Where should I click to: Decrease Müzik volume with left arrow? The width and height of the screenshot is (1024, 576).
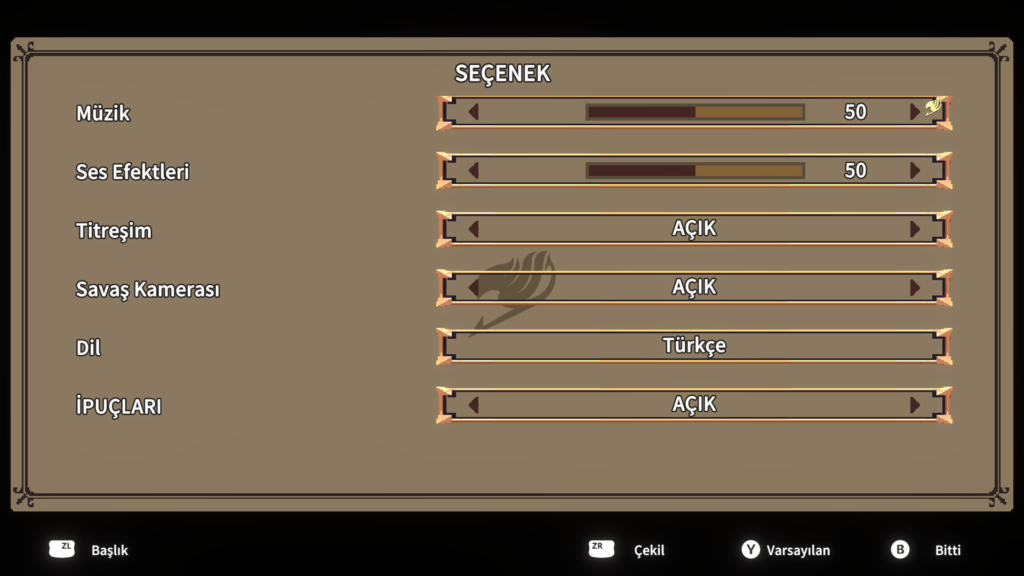point(474,112)
